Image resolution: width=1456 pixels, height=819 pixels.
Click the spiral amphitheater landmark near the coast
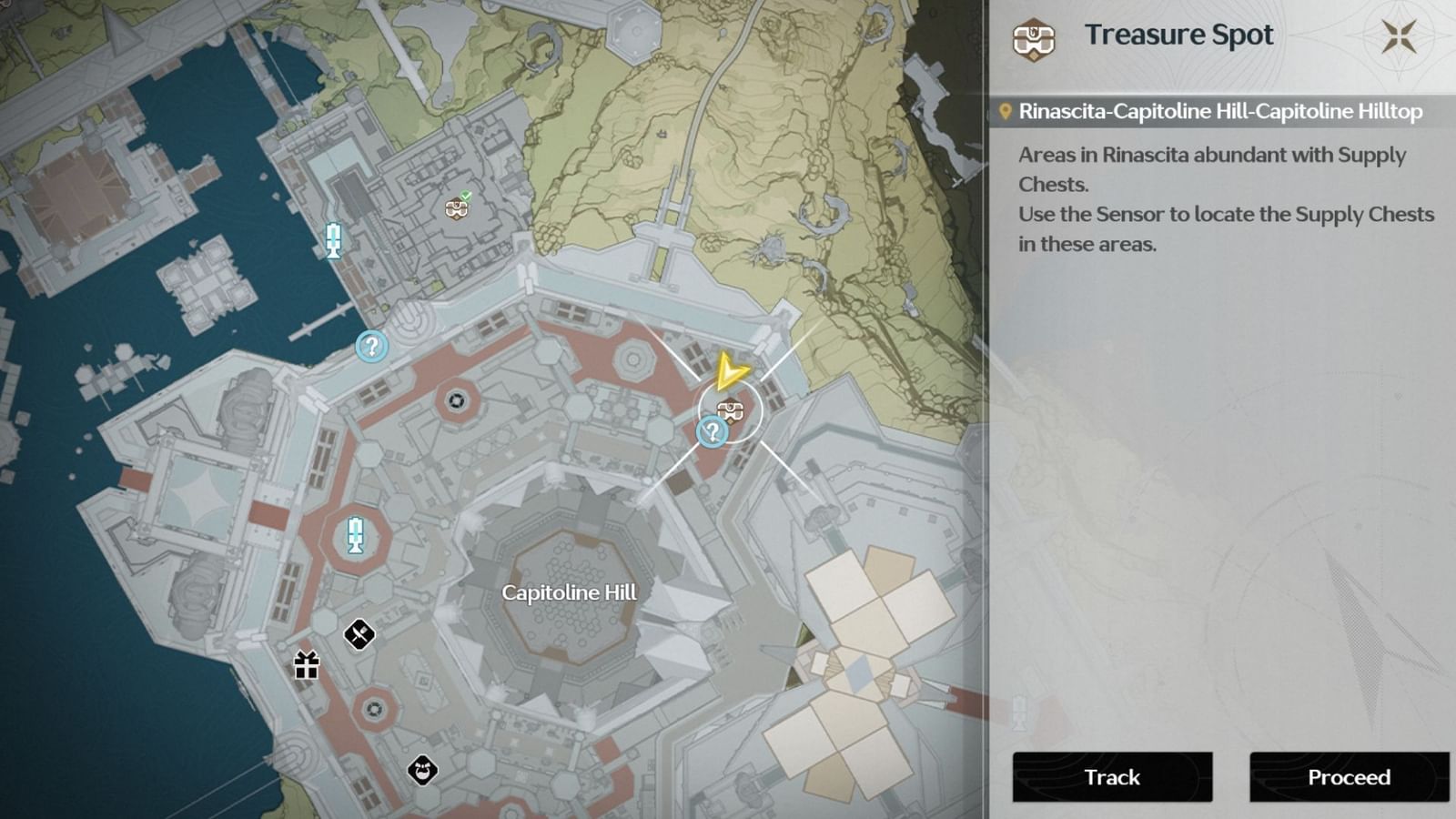tap(414, 320)
